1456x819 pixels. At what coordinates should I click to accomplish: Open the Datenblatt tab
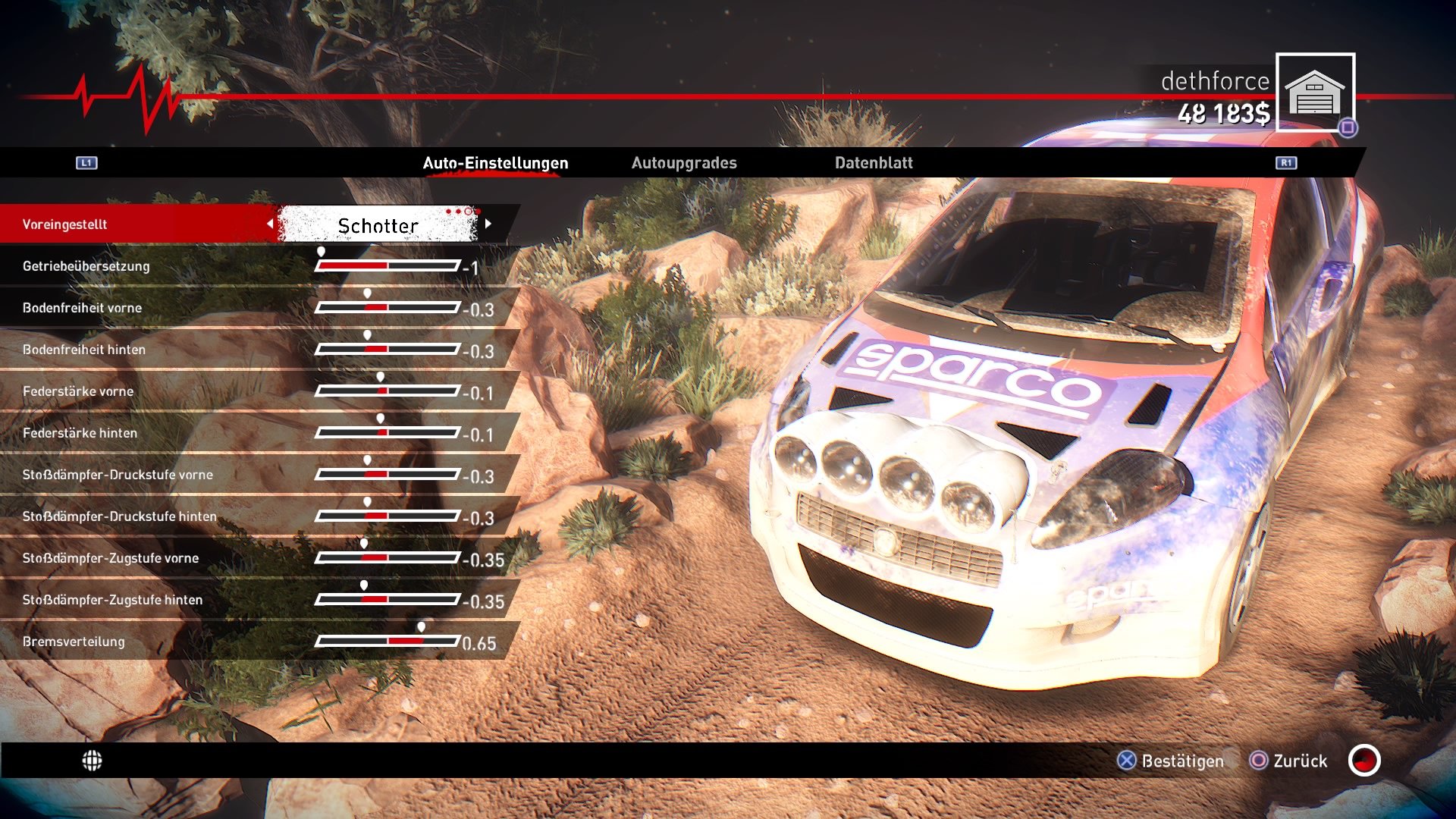click(x=873, y=162)
